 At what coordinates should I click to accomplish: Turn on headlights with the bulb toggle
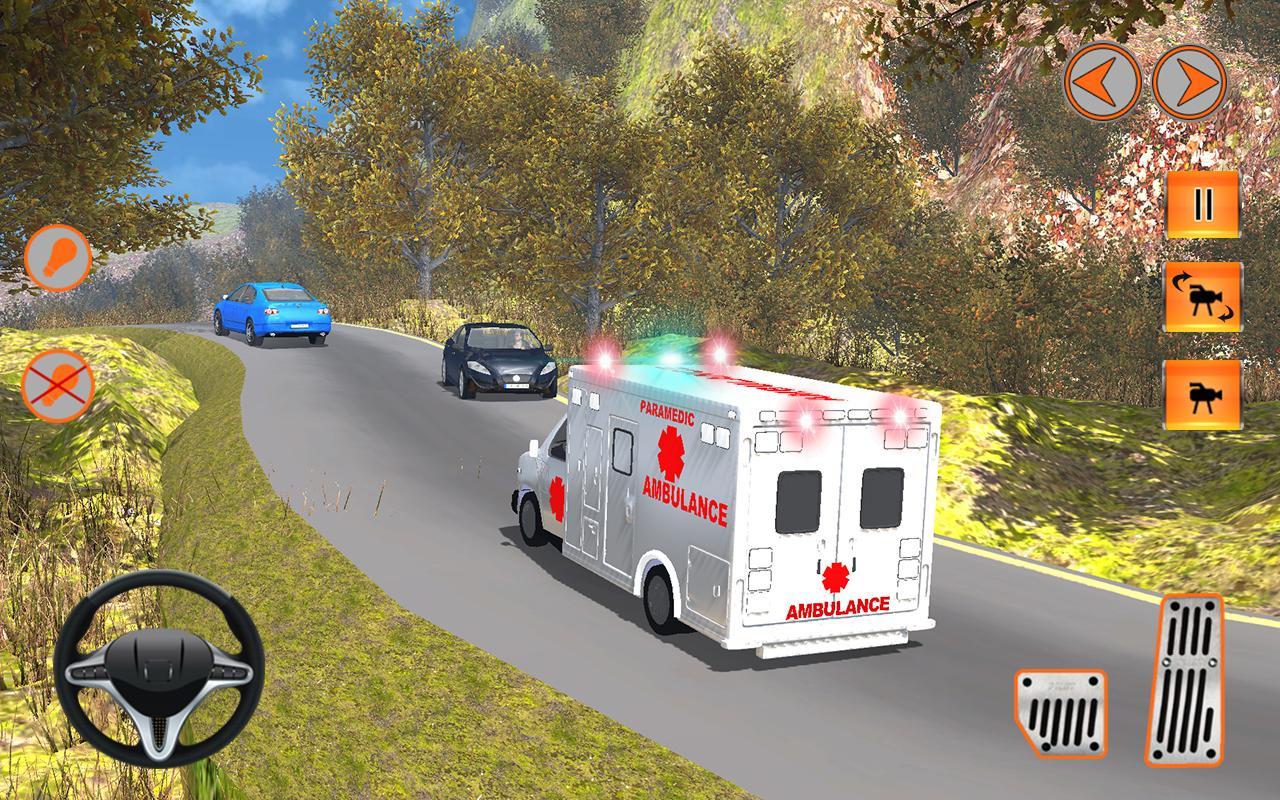pos(58,258)
